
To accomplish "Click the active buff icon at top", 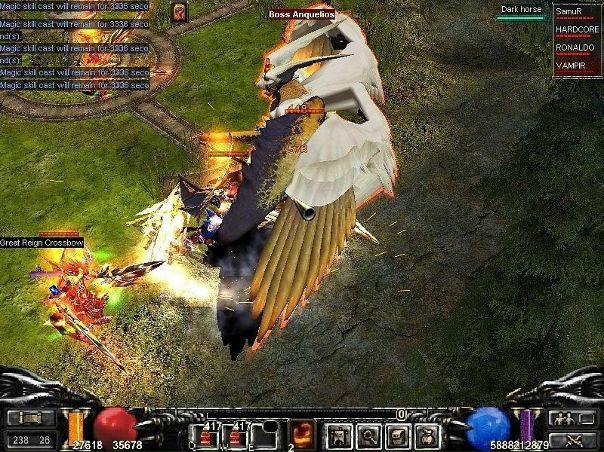I will click(x=179, y=11).
